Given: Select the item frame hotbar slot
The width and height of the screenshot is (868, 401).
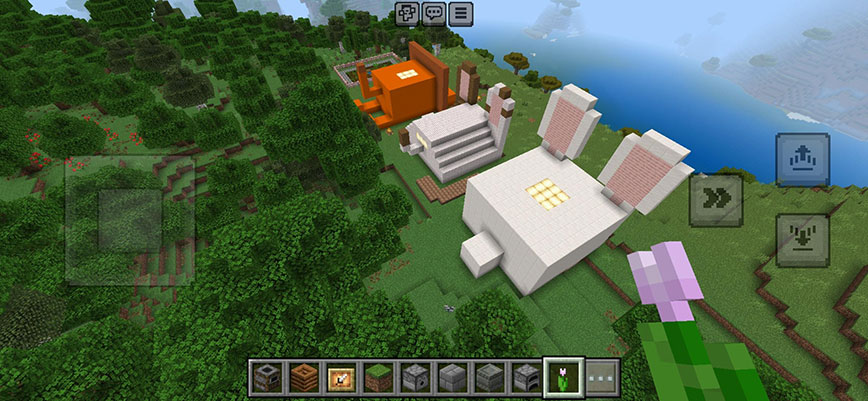Looking at the screenshot, I should 341,378.
